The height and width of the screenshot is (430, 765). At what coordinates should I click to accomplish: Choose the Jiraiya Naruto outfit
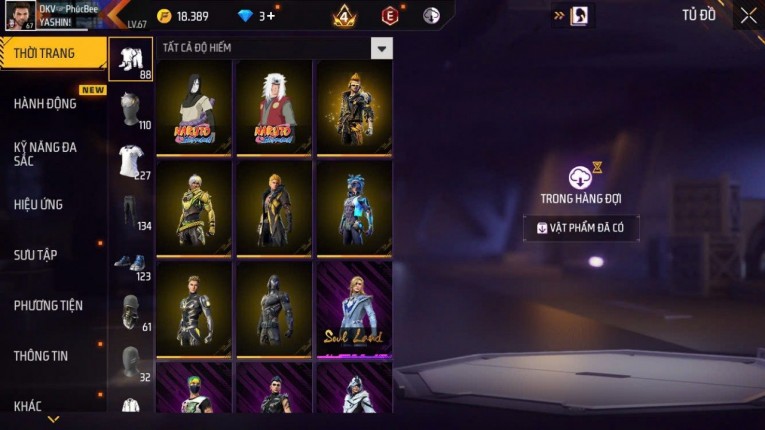(274, 107)
